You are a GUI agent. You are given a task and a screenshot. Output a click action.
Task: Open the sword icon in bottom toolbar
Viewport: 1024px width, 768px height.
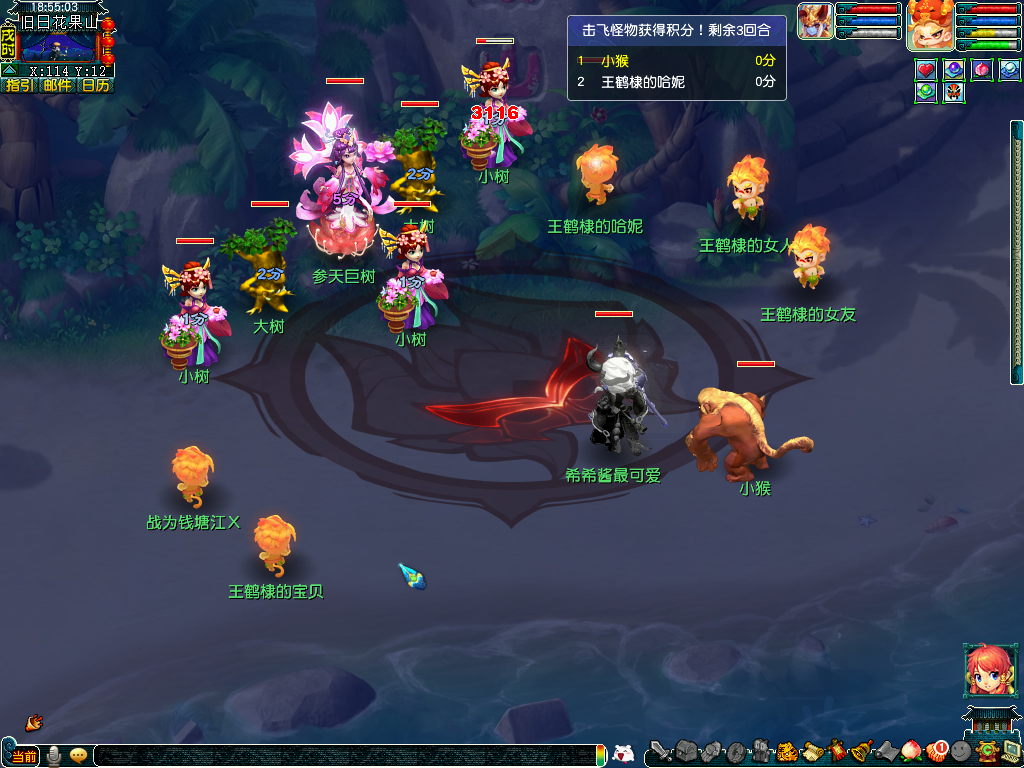click(661, 751)
